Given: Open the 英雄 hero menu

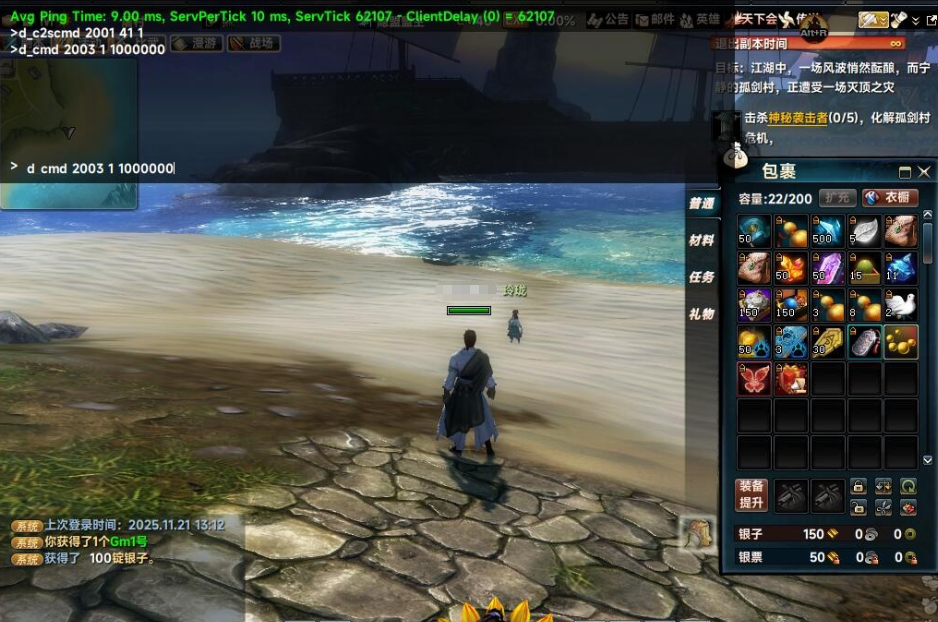Looking at the screenshot, I should pyautogui.click(x=703, y=19).
